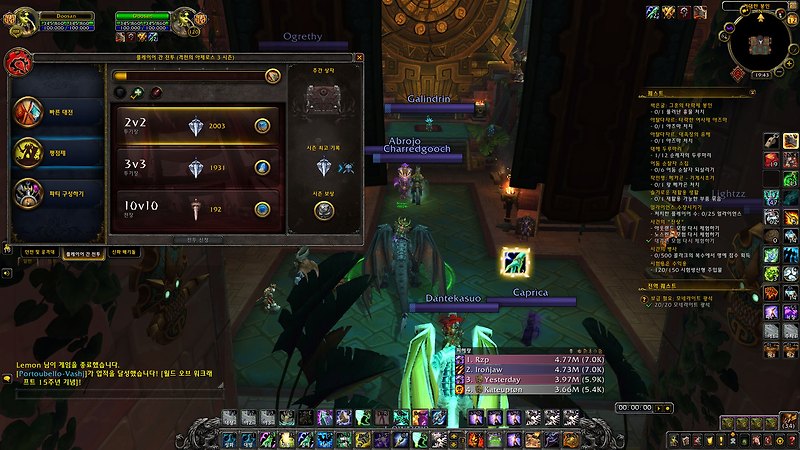The image size is (800, 450).
Task: Click the conquest progress bar reward icon
Action: tap(273, 76)
